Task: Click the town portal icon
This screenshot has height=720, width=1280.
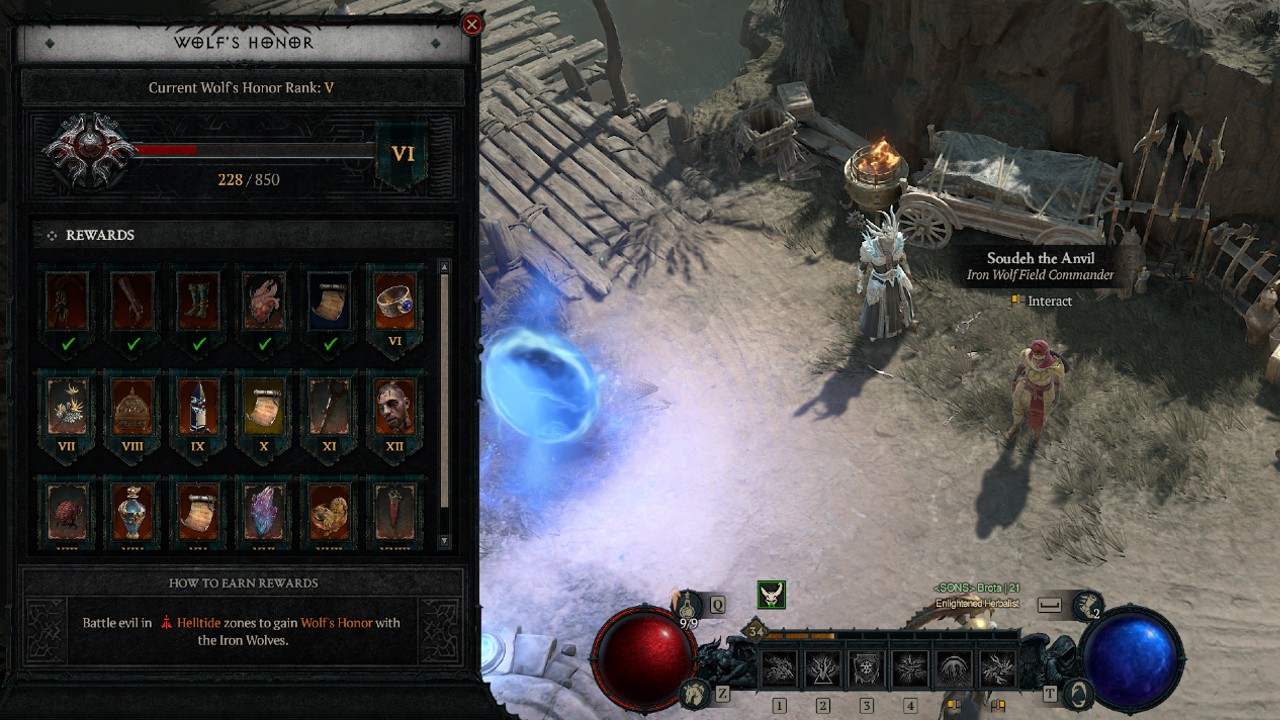Action: (1077, 692)
